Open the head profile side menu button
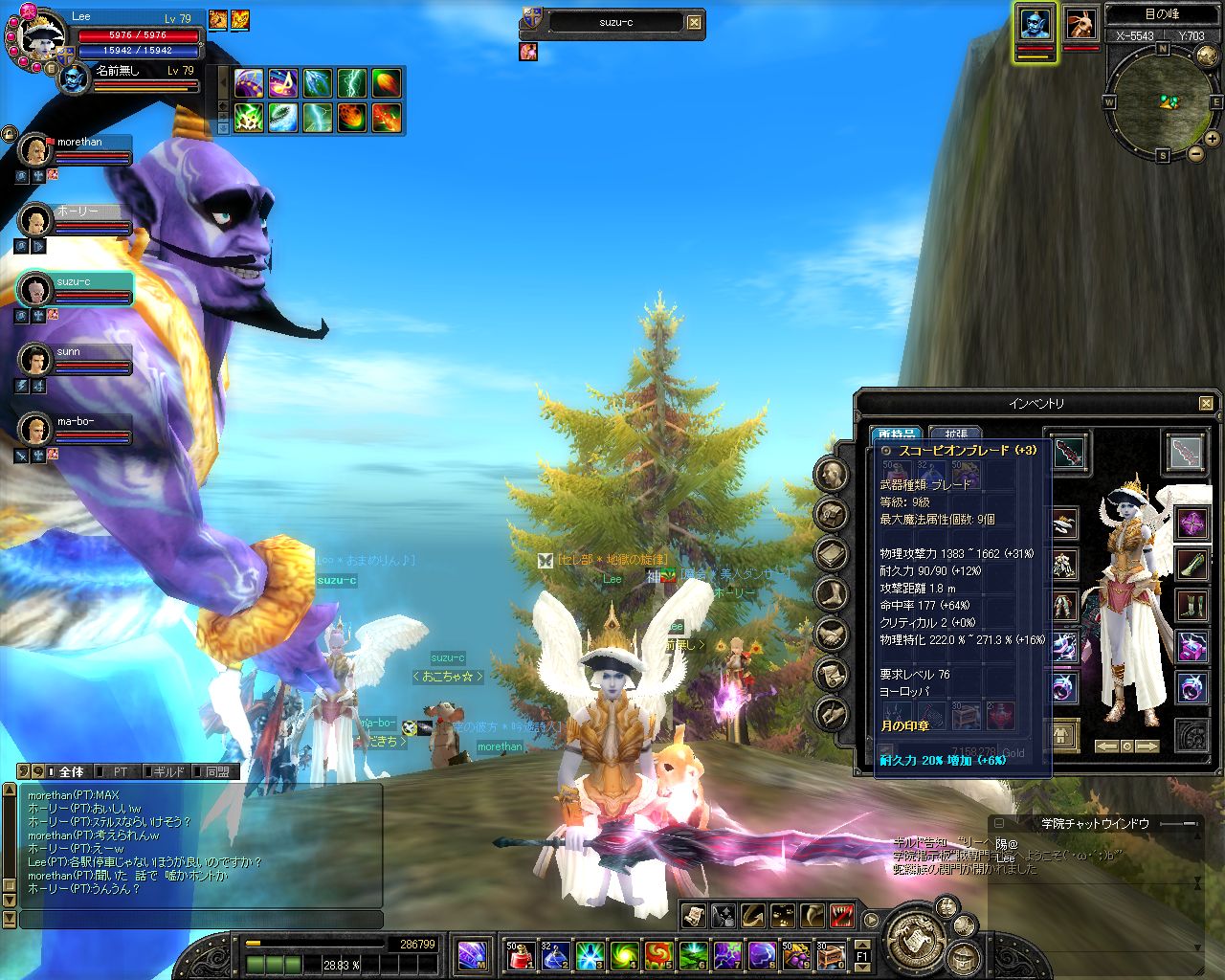Image resolution: width=1225 pixels, height=980 pixels. (833, 475)
